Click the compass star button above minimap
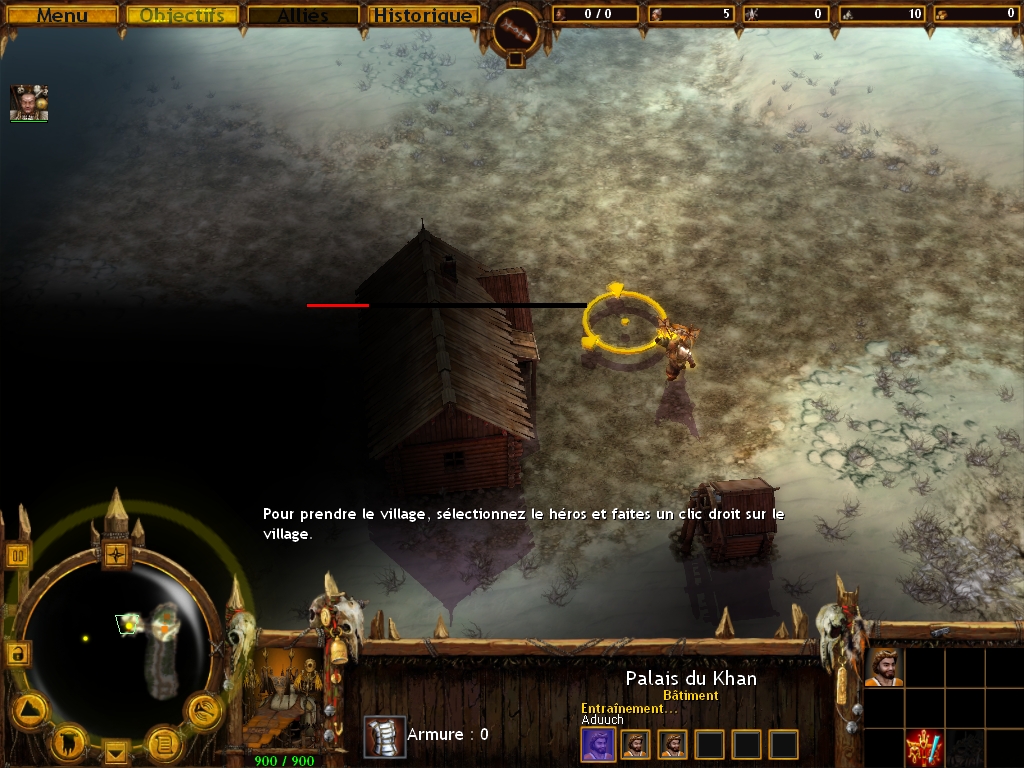 [117, 553]
